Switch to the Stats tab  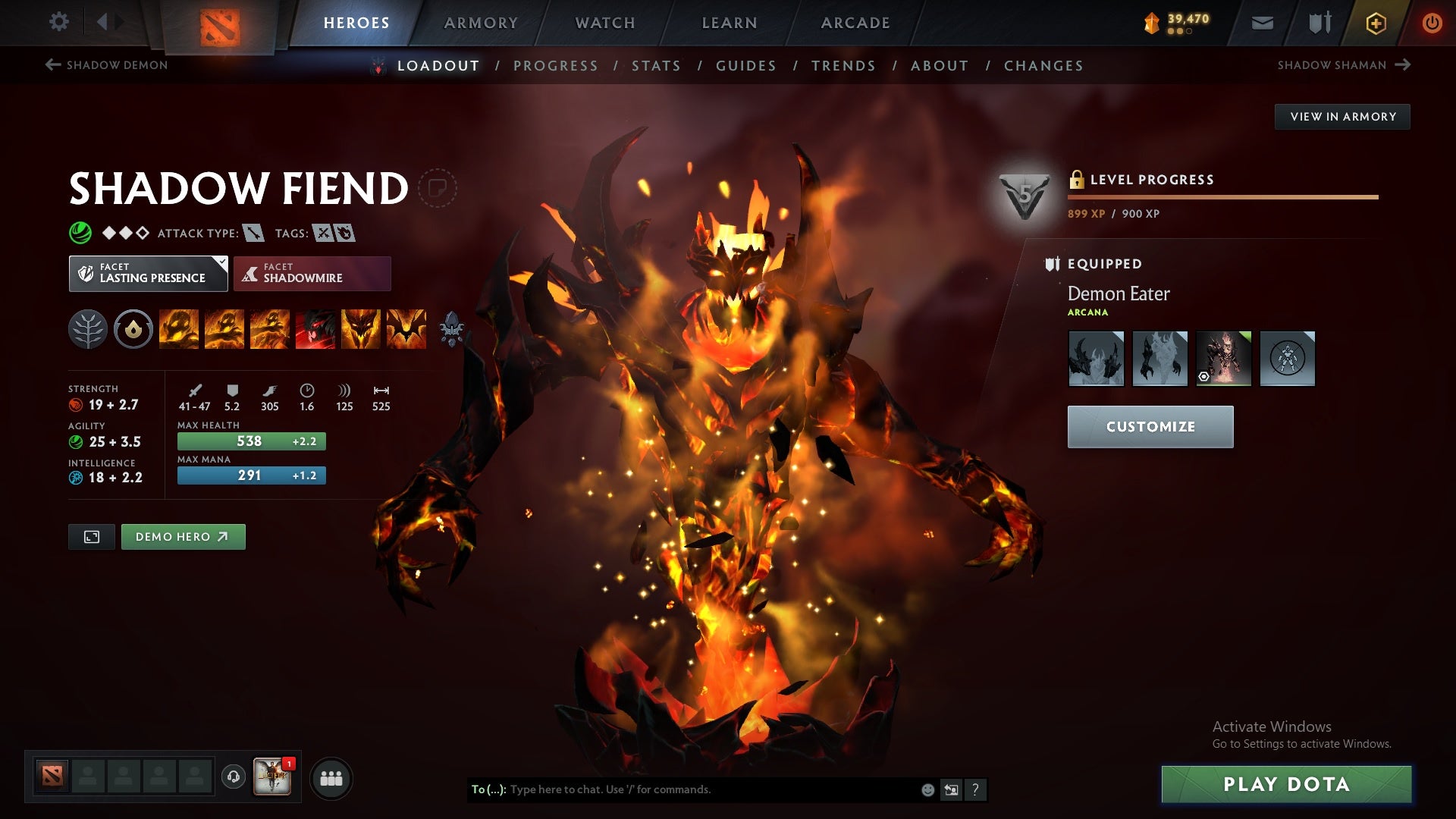(656, 66)
